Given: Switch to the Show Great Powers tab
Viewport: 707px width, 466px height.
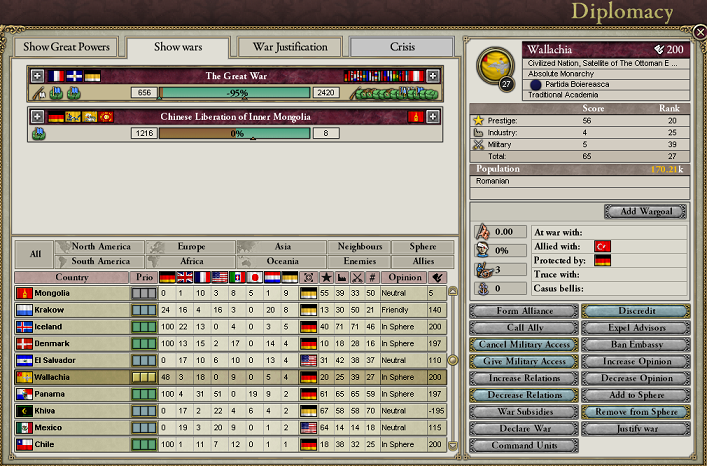Looking at the screenshot, I should 65,47.
